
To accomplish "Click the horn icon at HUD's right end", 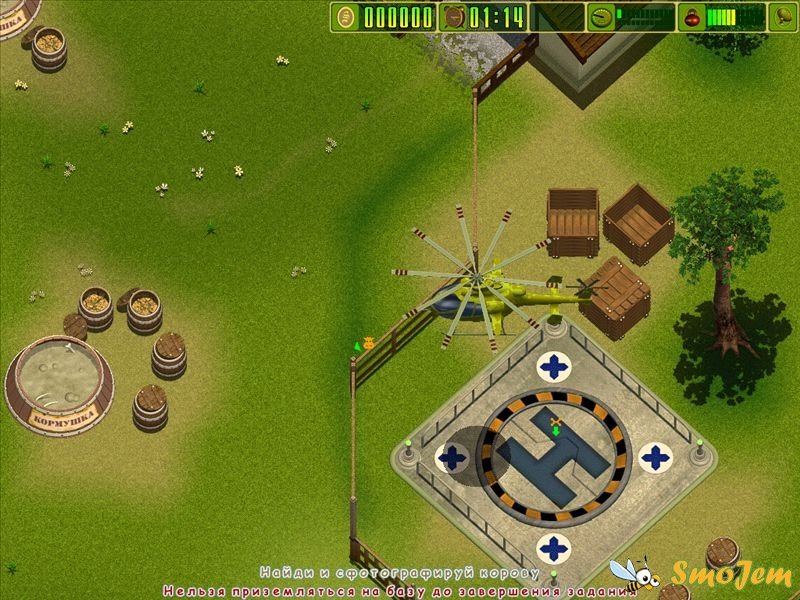I will (x=781, y=17).
